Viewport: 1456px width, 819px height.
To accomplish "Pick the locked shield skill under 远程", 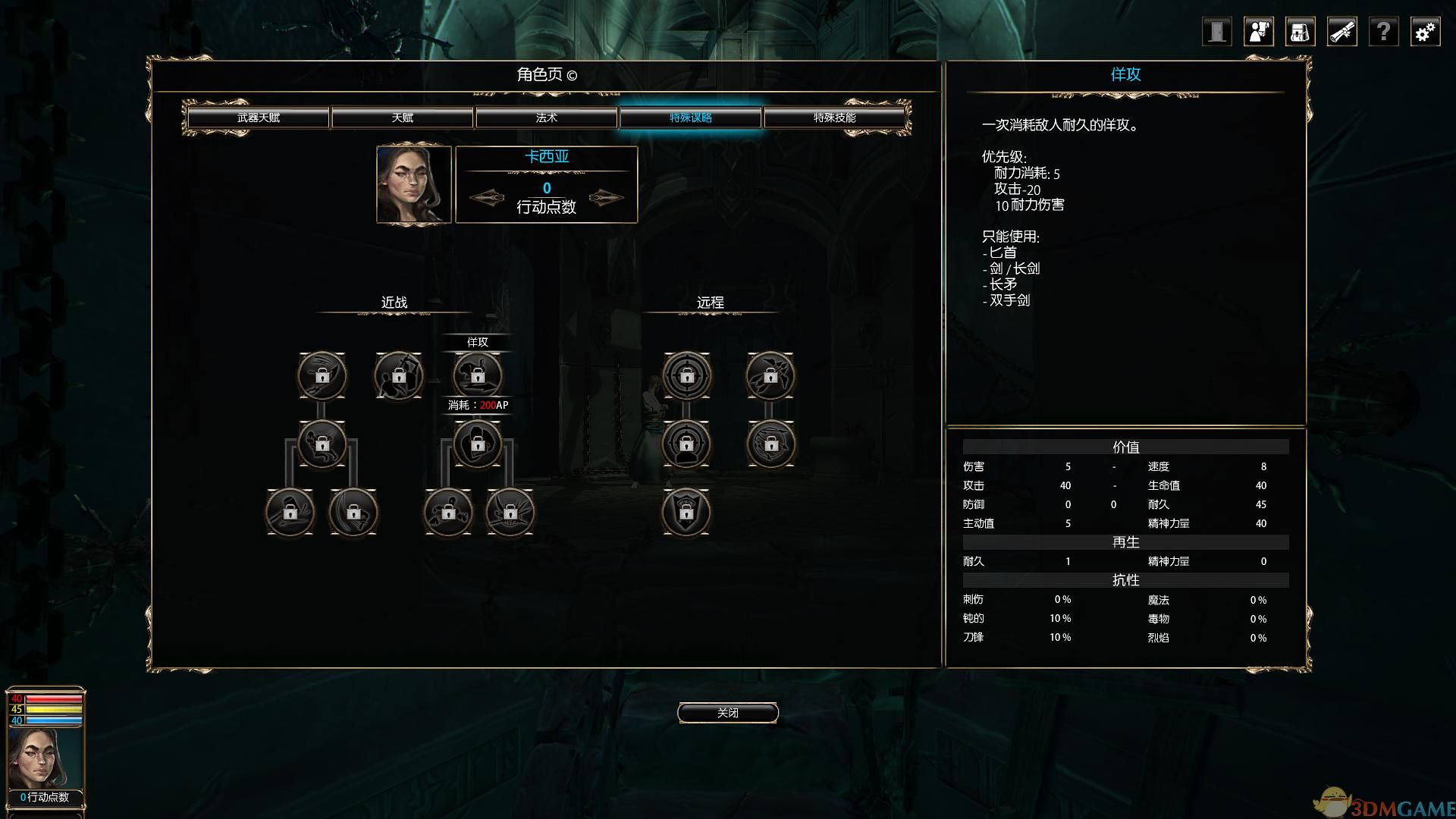I will pyautogui.click(x=686, y=512).
